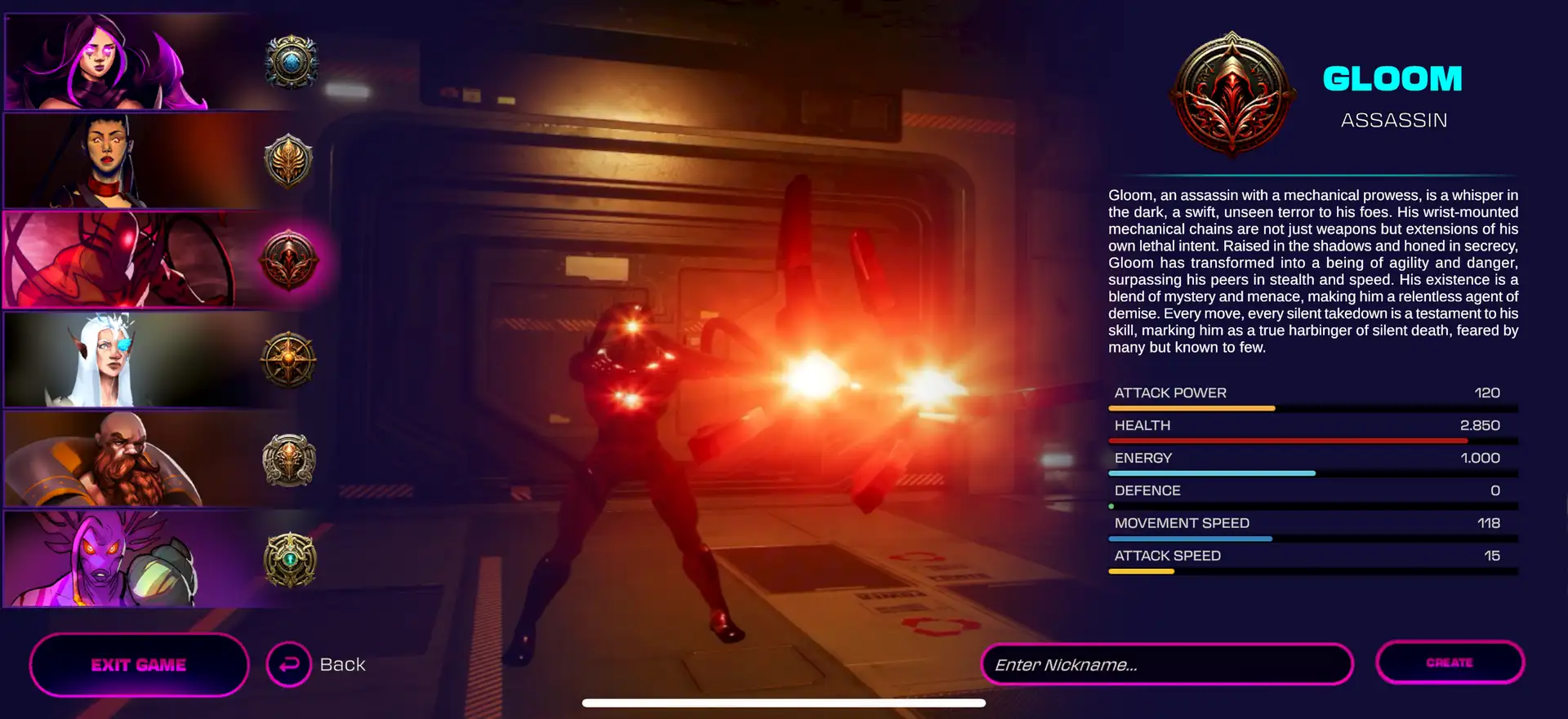The height and width of the screenshot is (719, 1568).
Task: Choose the dark-haired woman with red choker
Action: [147, 161]
